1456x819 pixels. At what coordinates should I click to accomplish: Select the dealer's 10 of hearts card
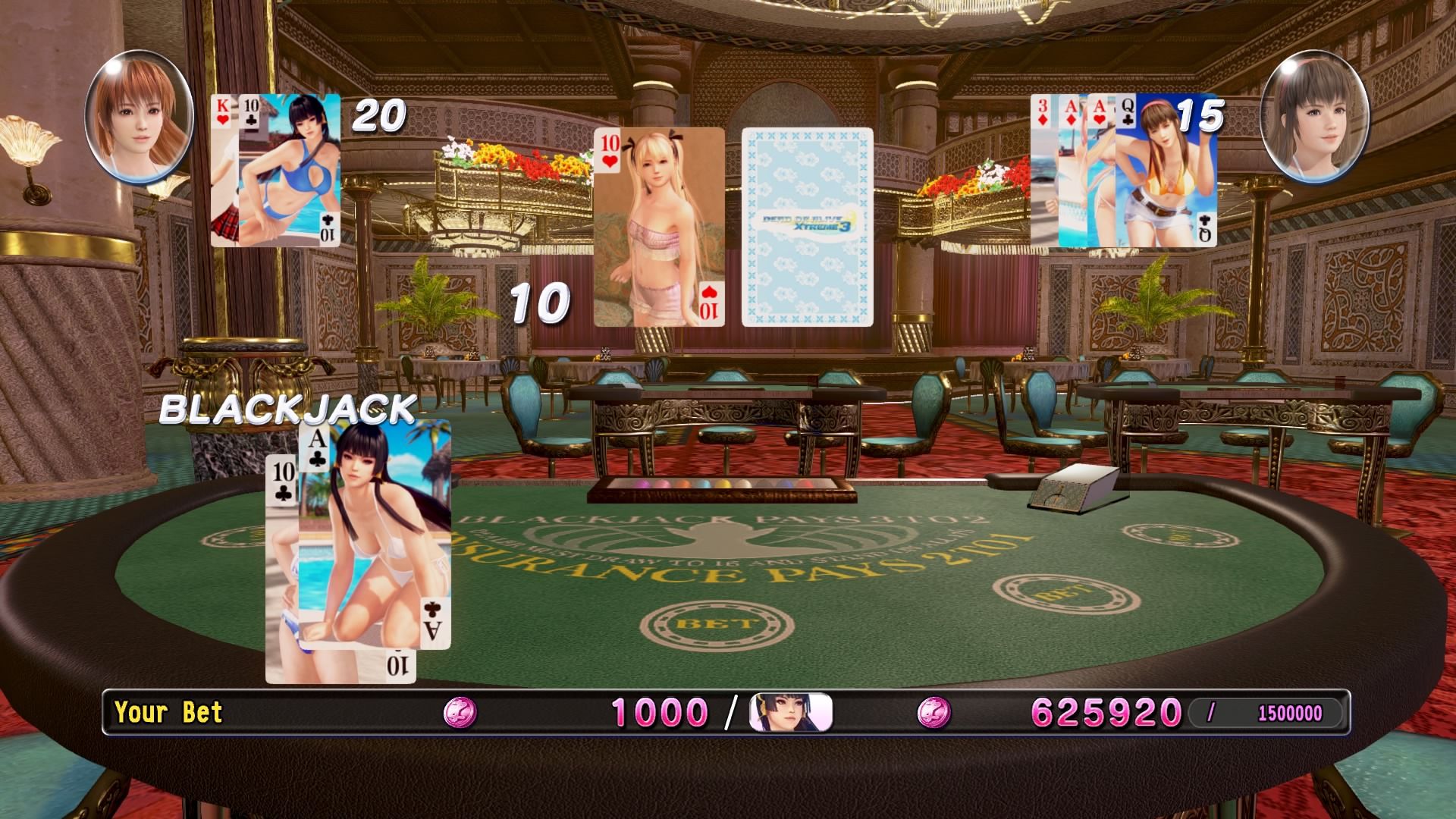658,227
